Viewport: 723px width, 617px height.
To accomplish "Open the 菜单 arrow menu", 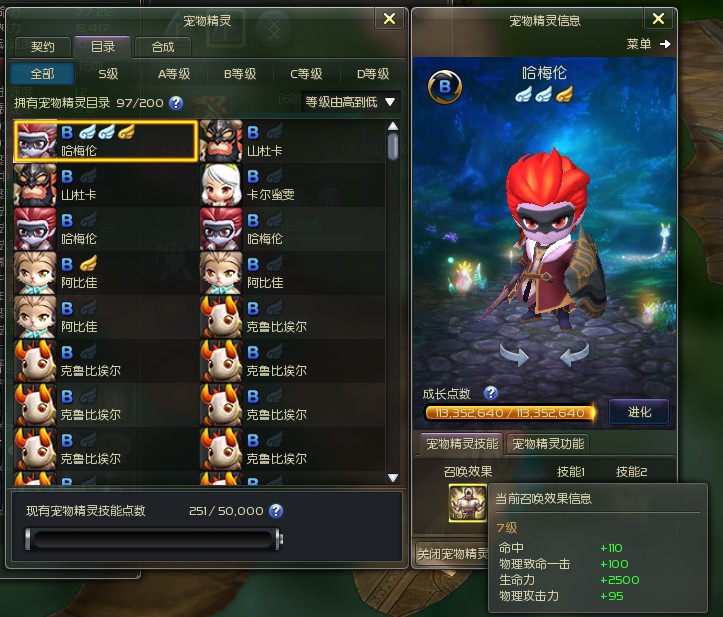I will tap(649, 44).
